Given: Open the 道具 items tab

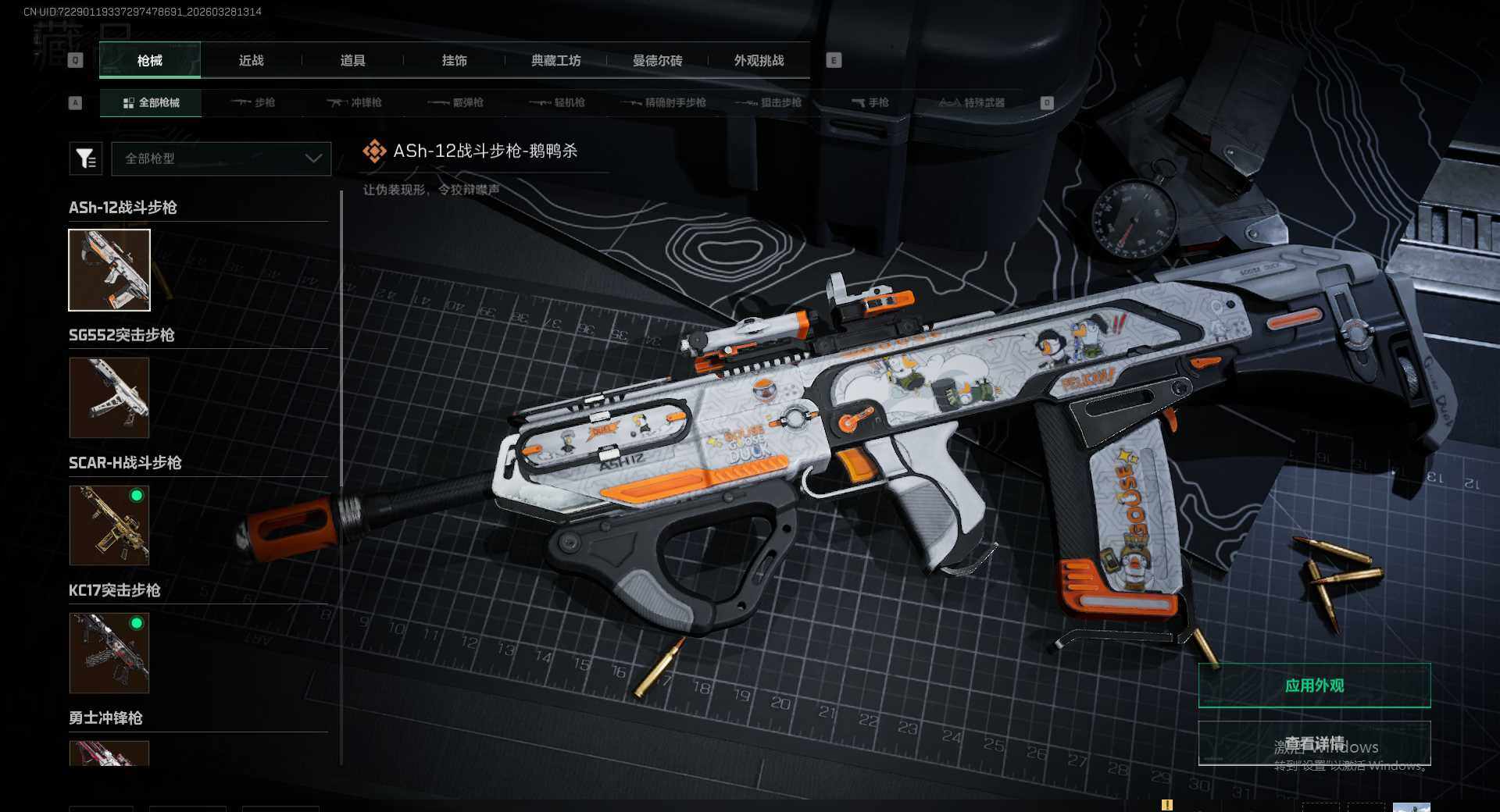Looking at the screenshot, I should coord(352,61).
